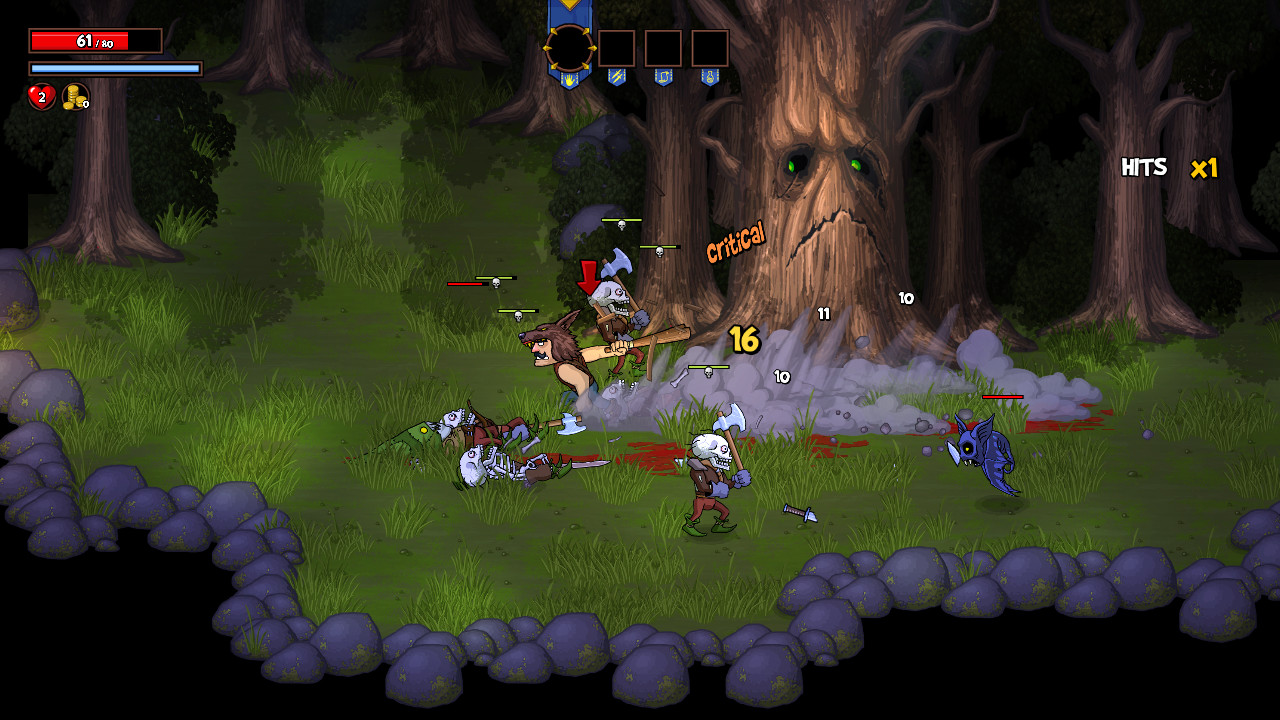Open the scroll-tagged item slot
Screen dimensions: 1280x720
pyautogui.click(x=663, y=47)
